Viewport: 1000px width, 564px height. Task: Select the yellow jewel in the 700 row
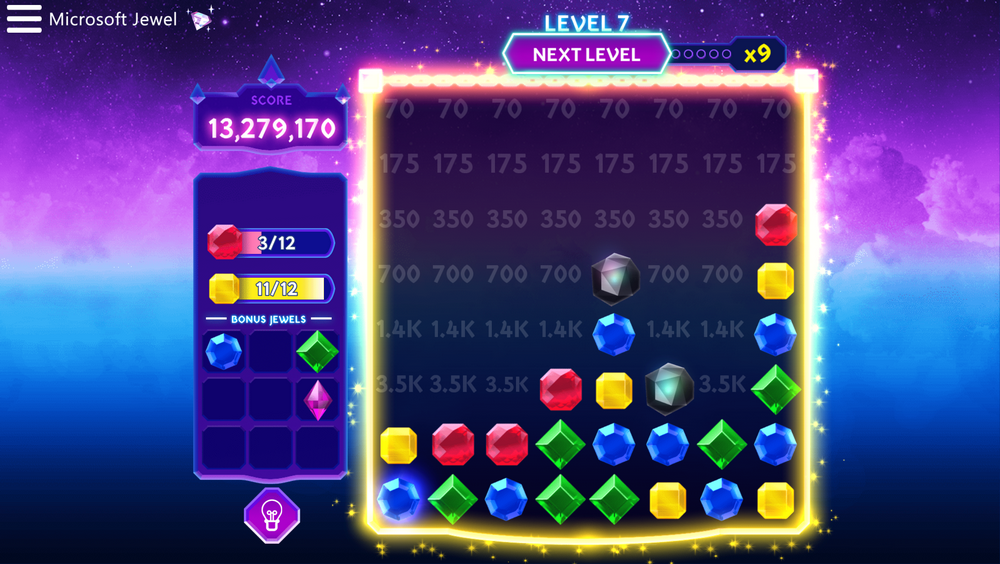(775, 281)
